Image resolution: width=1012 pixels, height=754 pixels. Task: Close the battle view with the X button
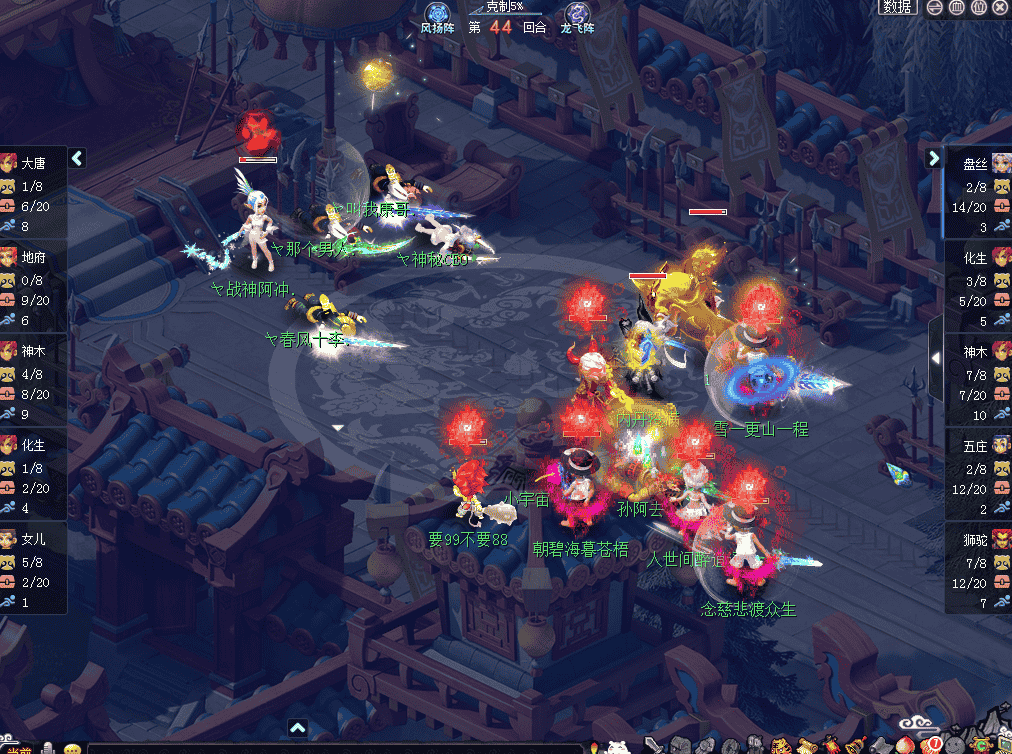pyautogui.click(x=1001, y=7)
